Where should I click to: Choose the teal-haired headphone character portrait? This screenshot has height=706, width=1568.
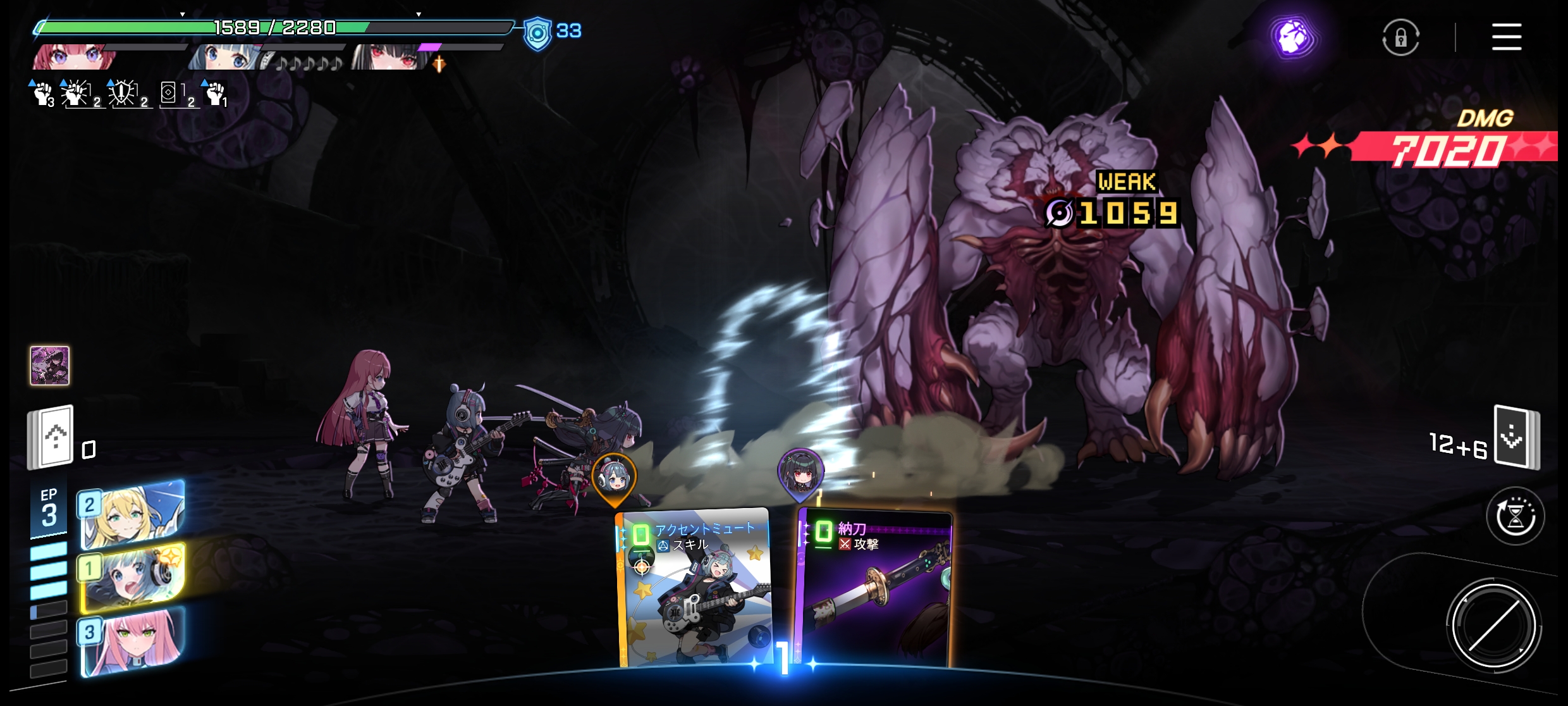point(133,579)
